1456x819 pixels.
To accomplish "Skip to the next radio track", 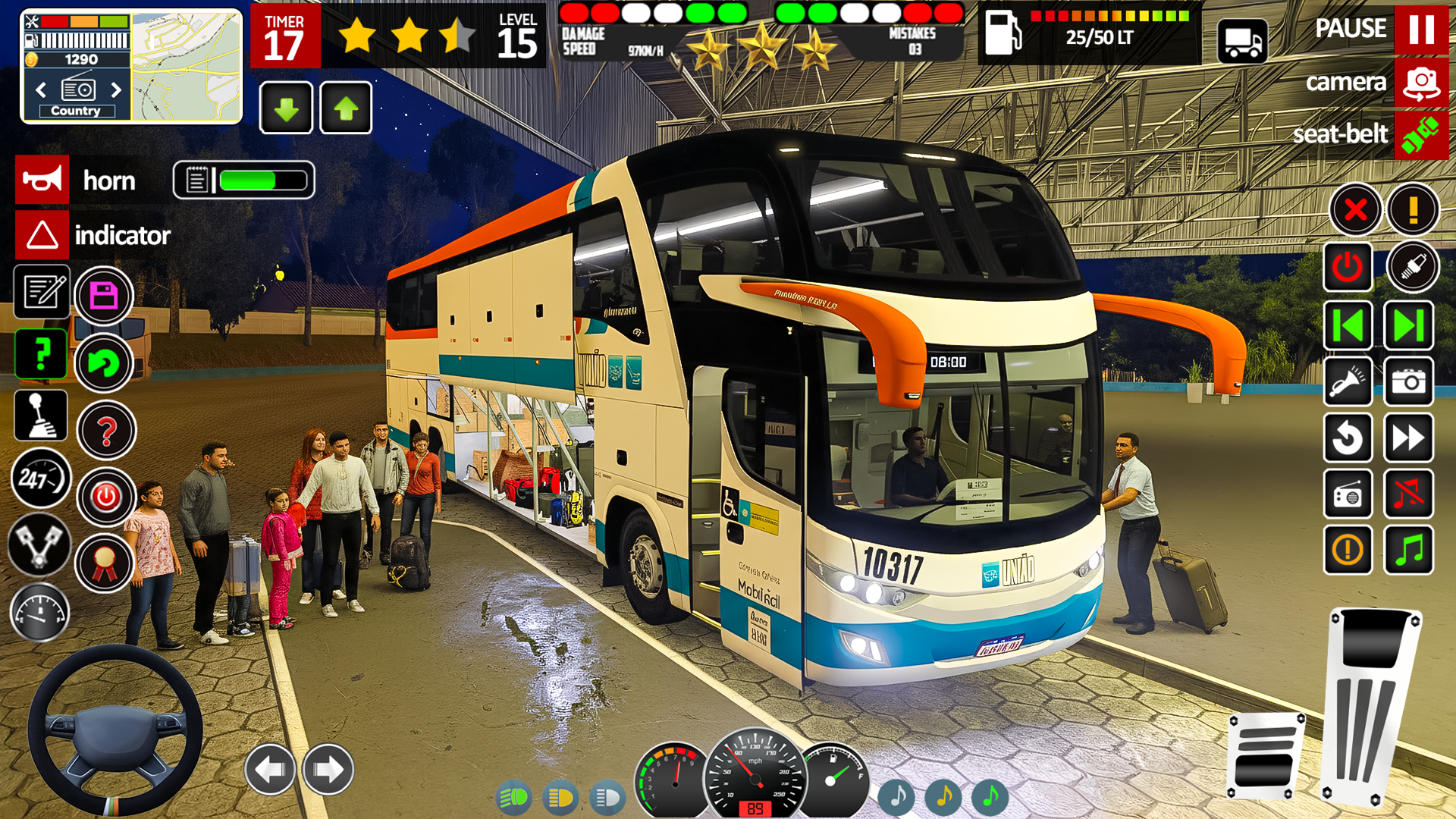I will tap(1409, 326).
